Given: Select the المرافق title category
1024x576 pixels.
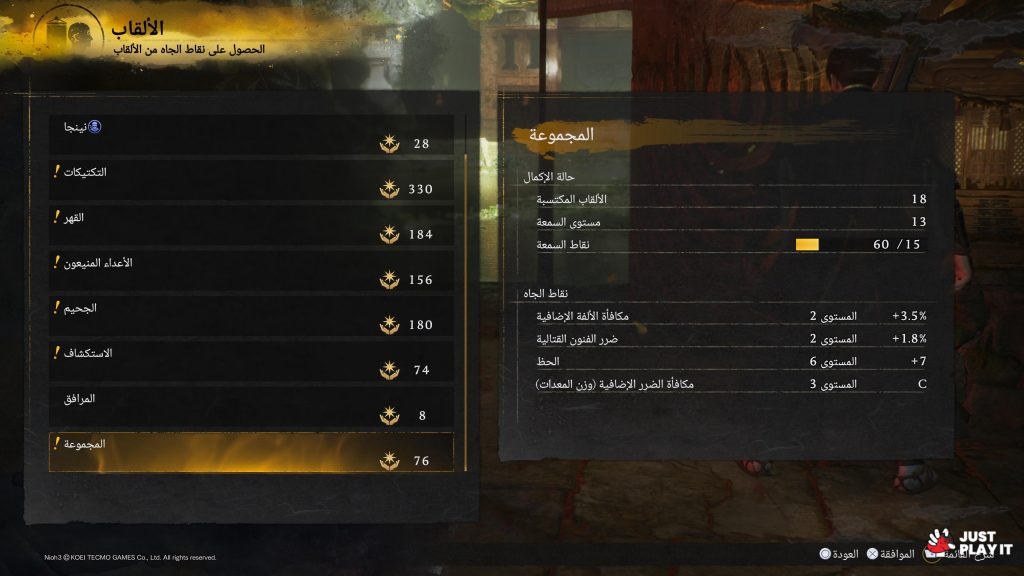Looking at the screenshot, I should [251, 407].
